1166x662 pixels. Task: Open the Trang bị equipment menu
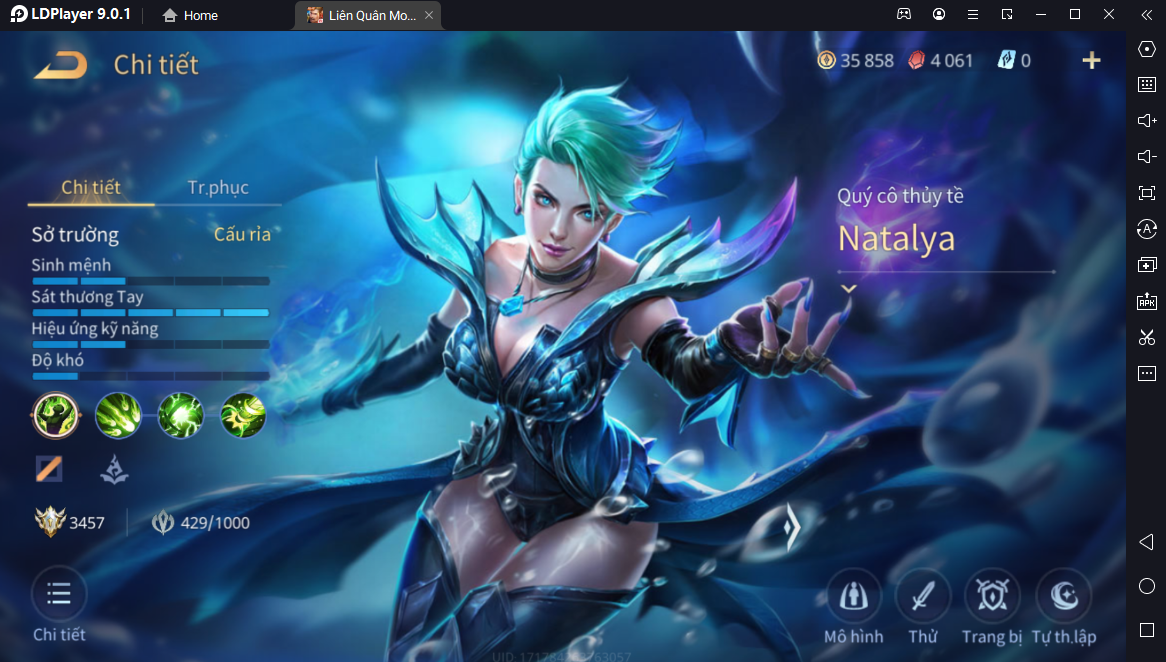992,598
